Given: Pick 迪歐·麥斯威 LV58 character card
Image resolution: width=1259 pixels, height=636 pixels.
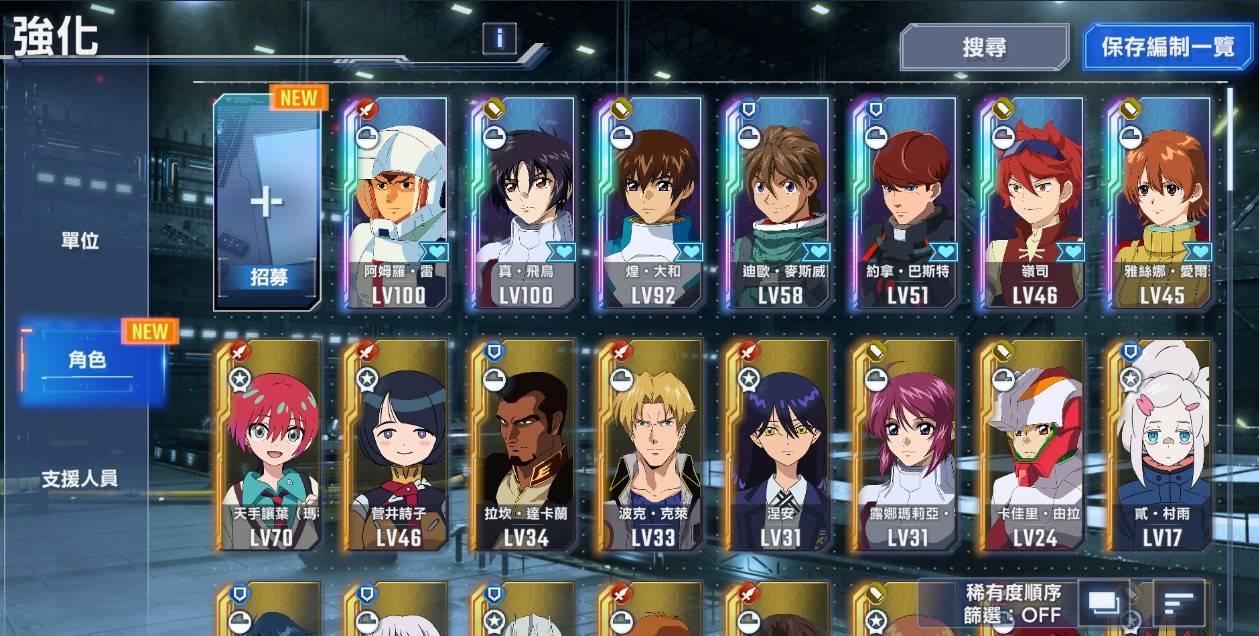Looking at the screenshot, I should pyautogui.click(x=779, y=203).
